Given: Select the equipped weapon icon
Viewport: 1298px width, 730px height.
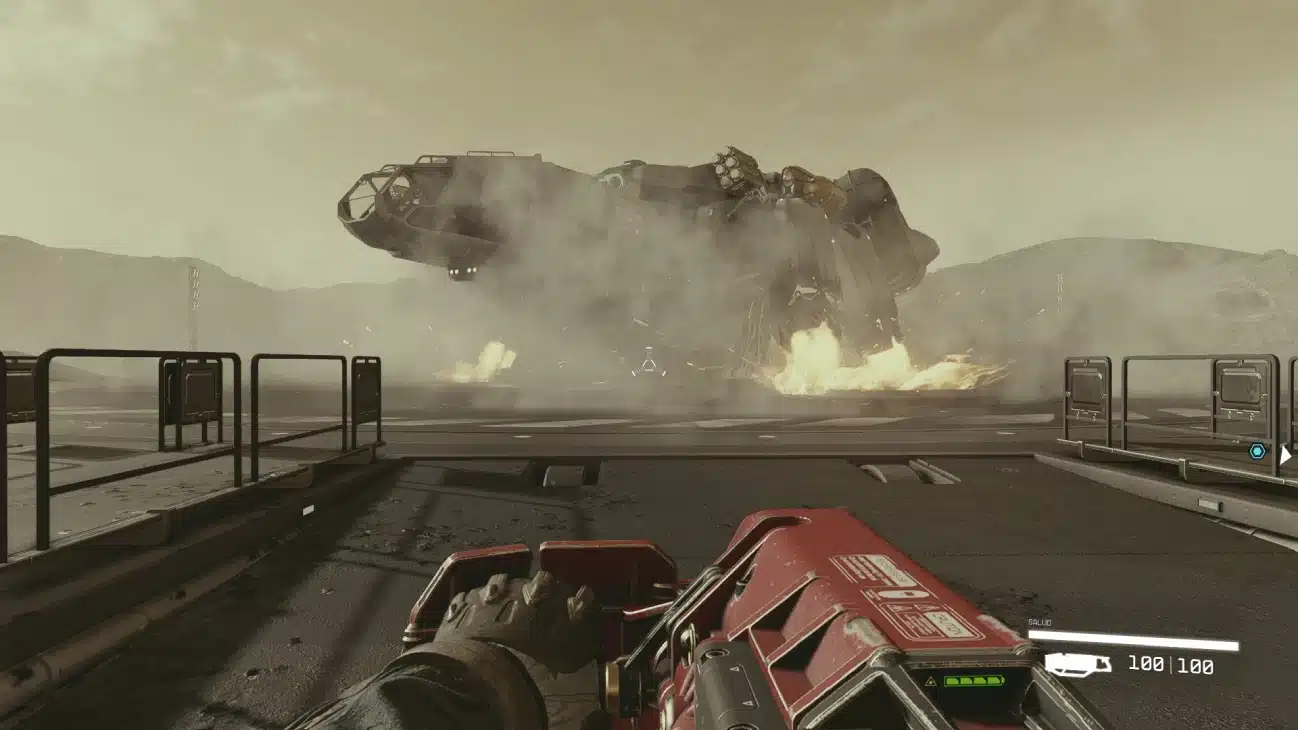Looking at the screenshot, I should (1077, 664).
